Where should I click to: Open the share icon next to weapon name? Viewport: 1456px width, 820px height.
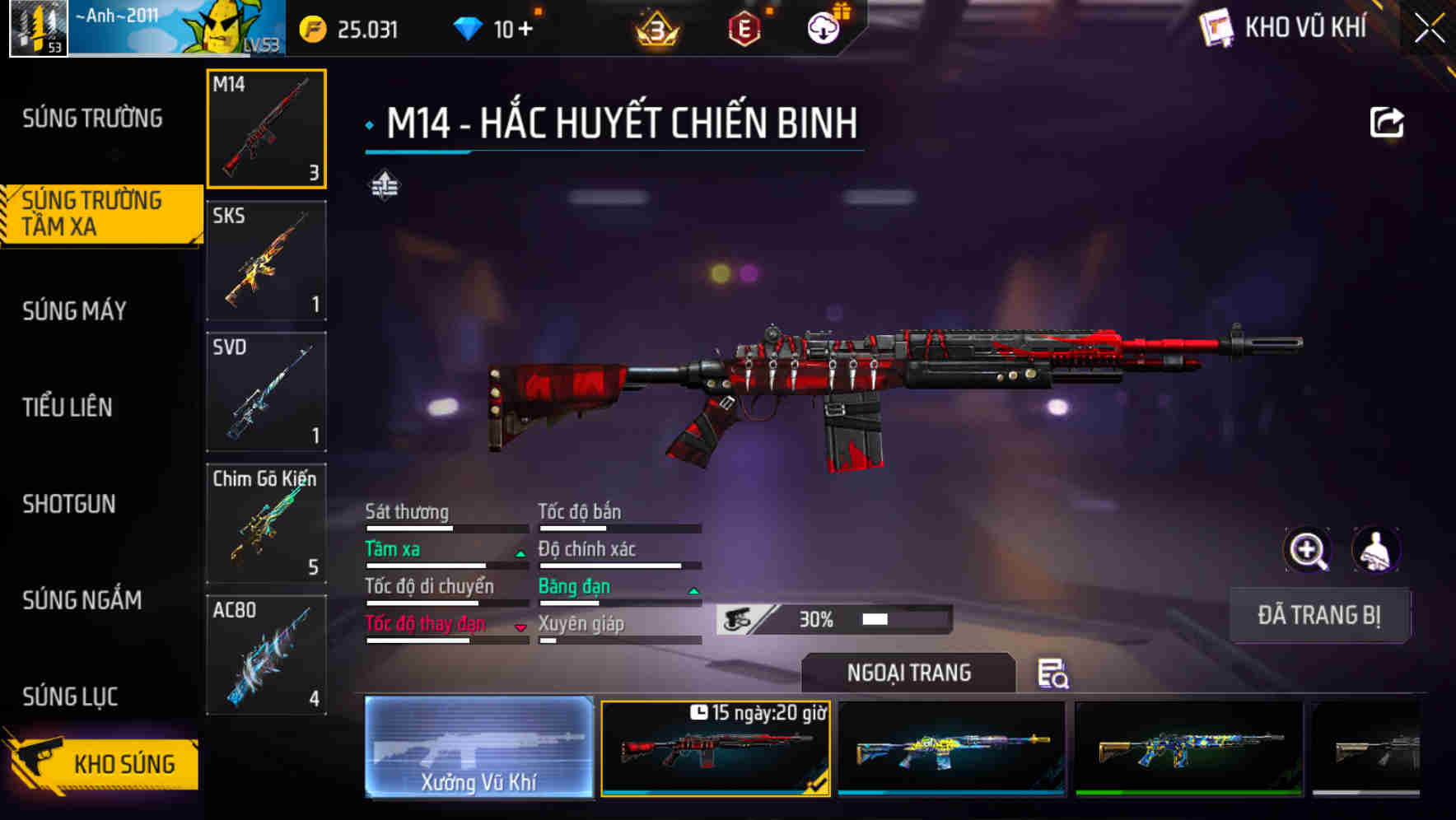click(1388, 122)
